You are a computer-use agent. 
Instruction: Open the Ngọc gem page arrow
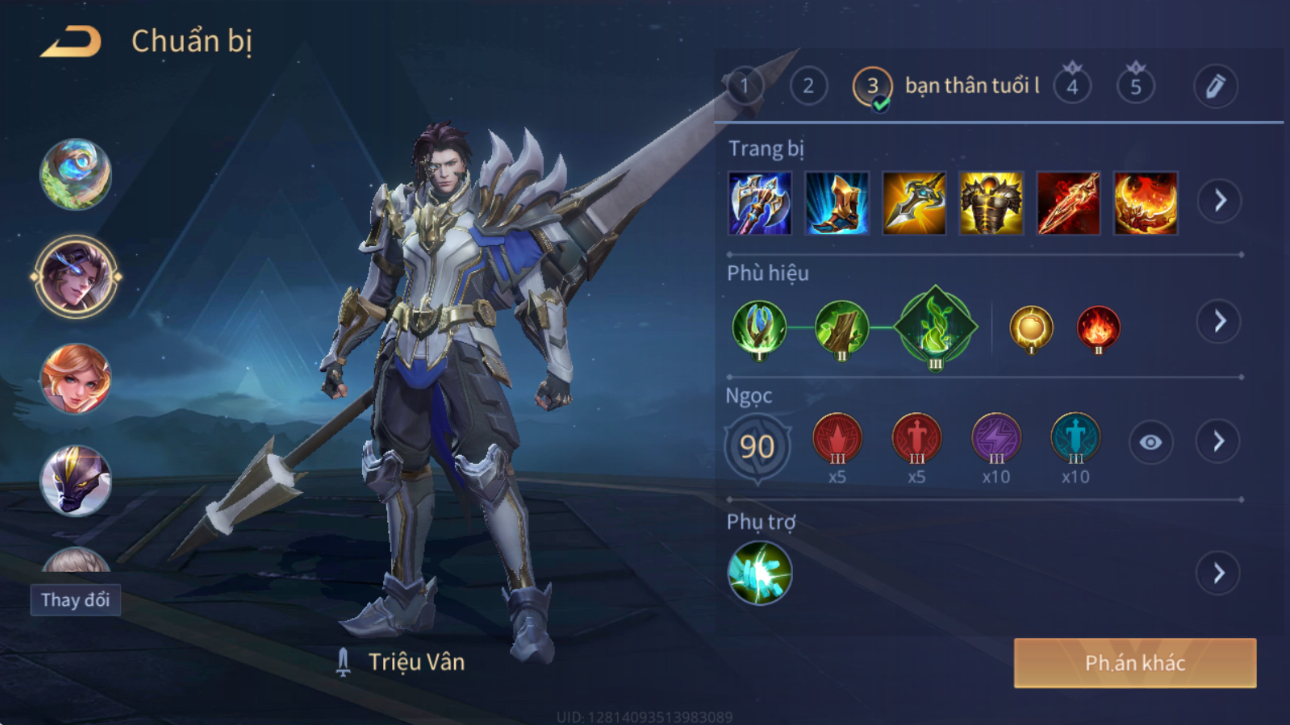[1218, 441]
